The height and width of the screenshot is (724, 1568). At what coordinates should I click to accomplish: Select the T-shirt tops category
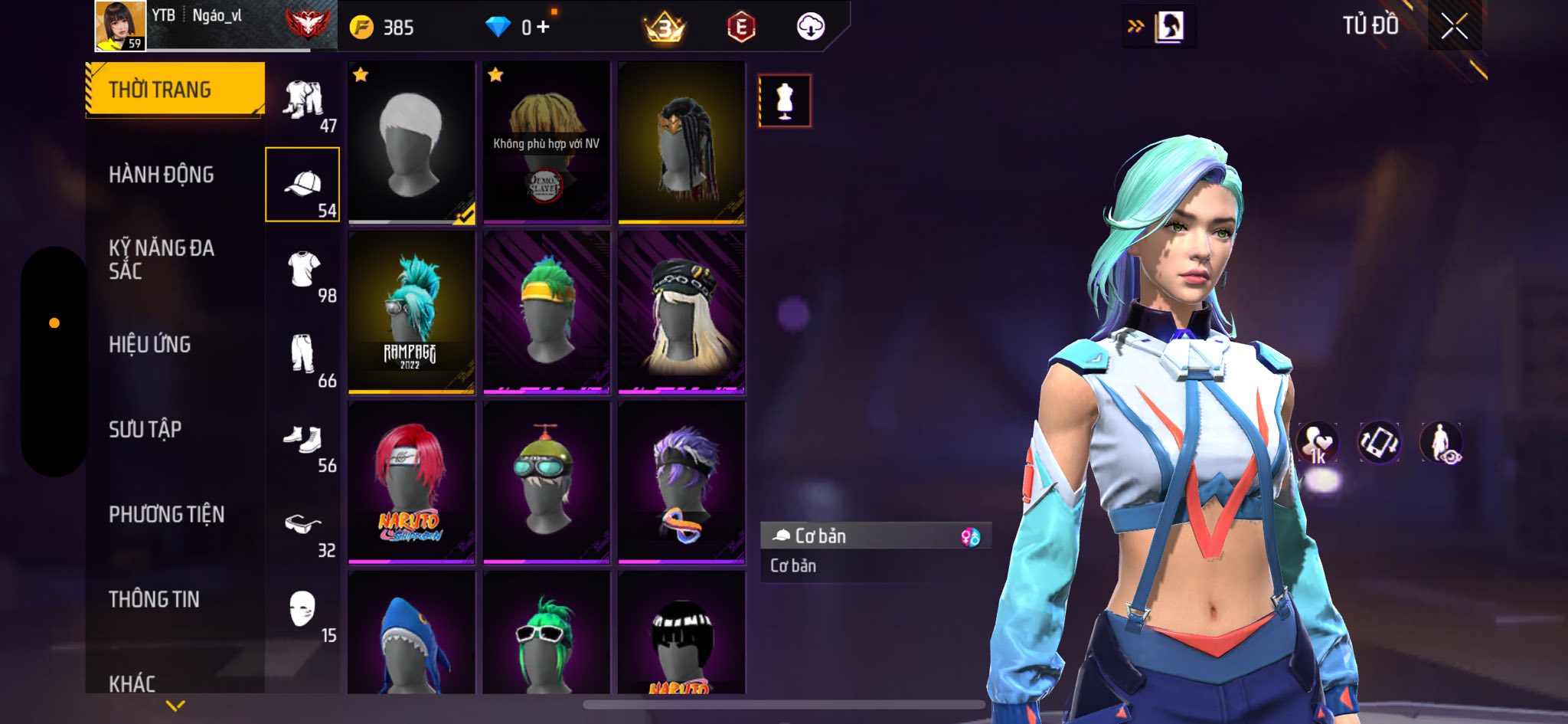click(303, 270)
